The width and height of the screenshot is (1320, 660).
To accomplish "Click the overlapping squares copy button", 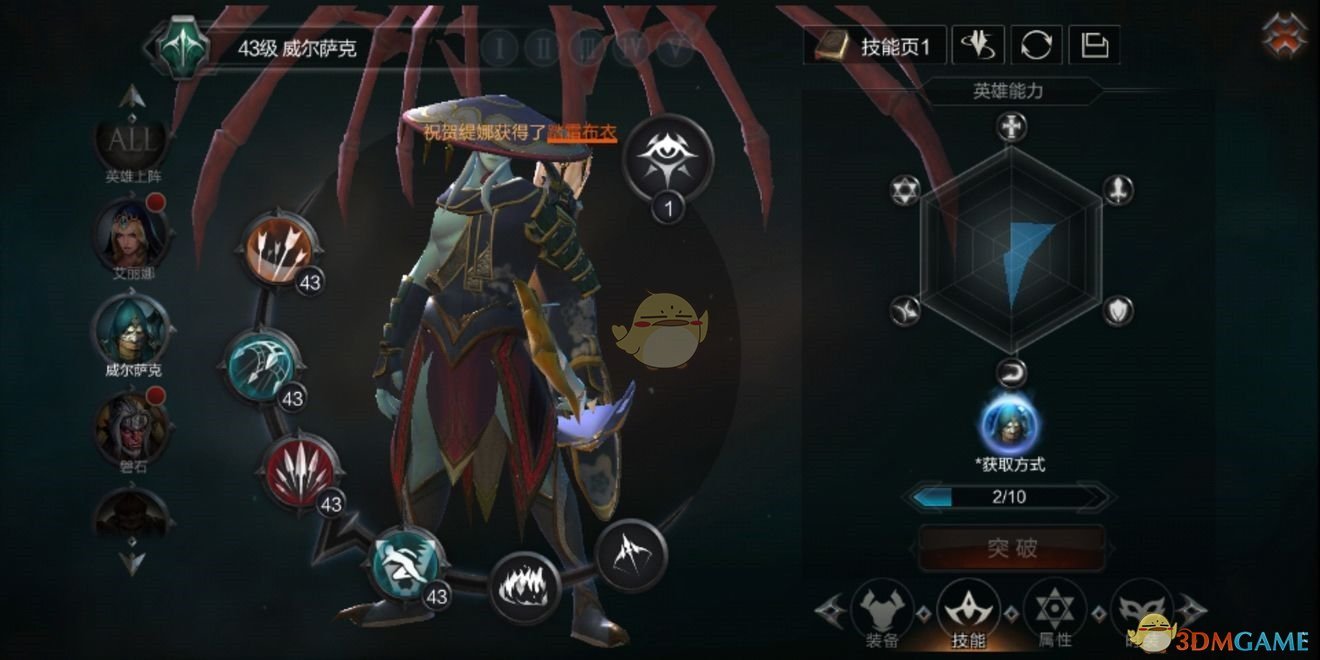I will point(1094,45).
